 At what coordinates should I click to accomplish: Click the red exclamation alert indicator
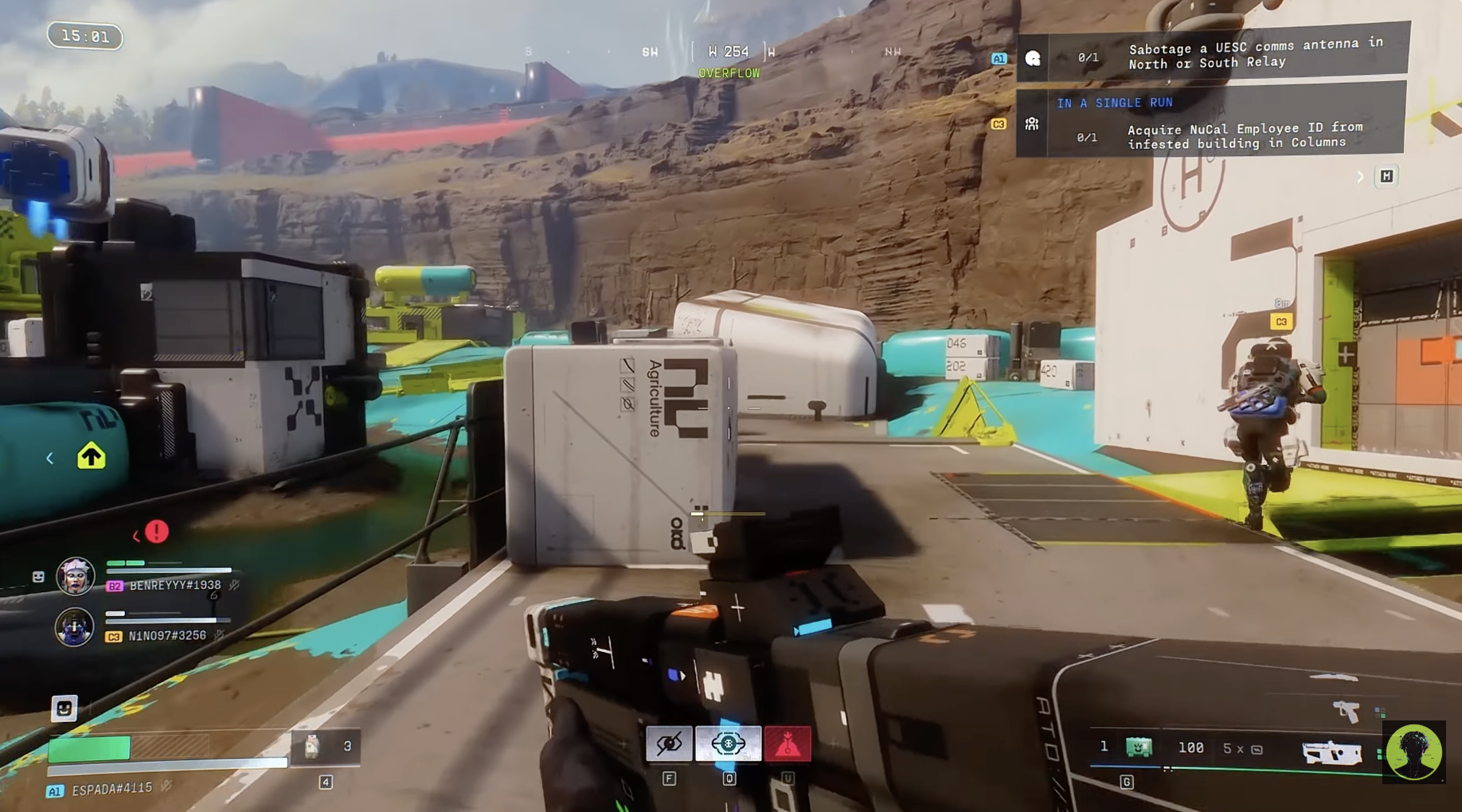(x=157, y=532)
